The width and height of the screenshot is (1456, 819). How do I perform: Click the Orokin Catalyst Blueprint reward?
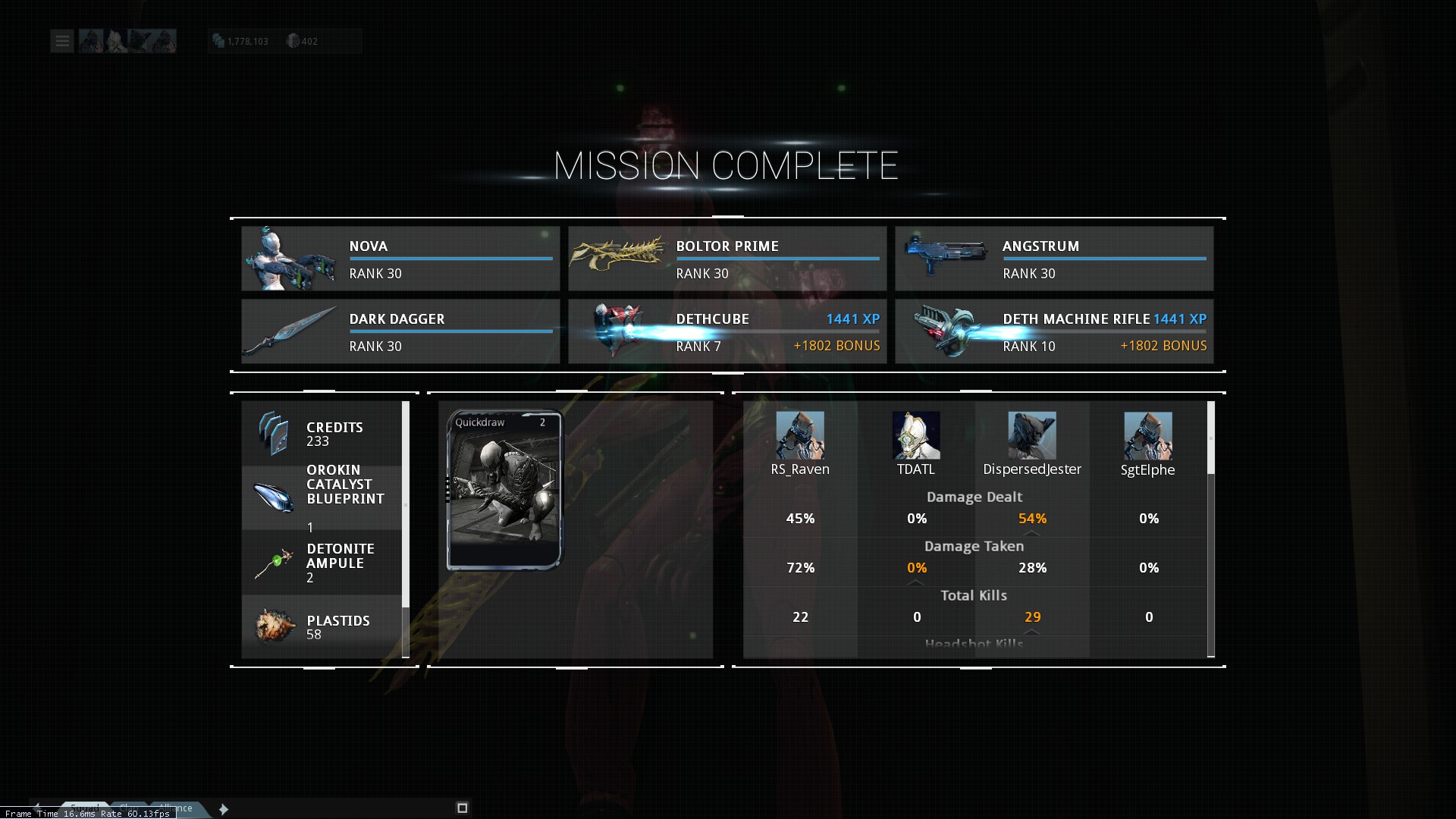322,497
